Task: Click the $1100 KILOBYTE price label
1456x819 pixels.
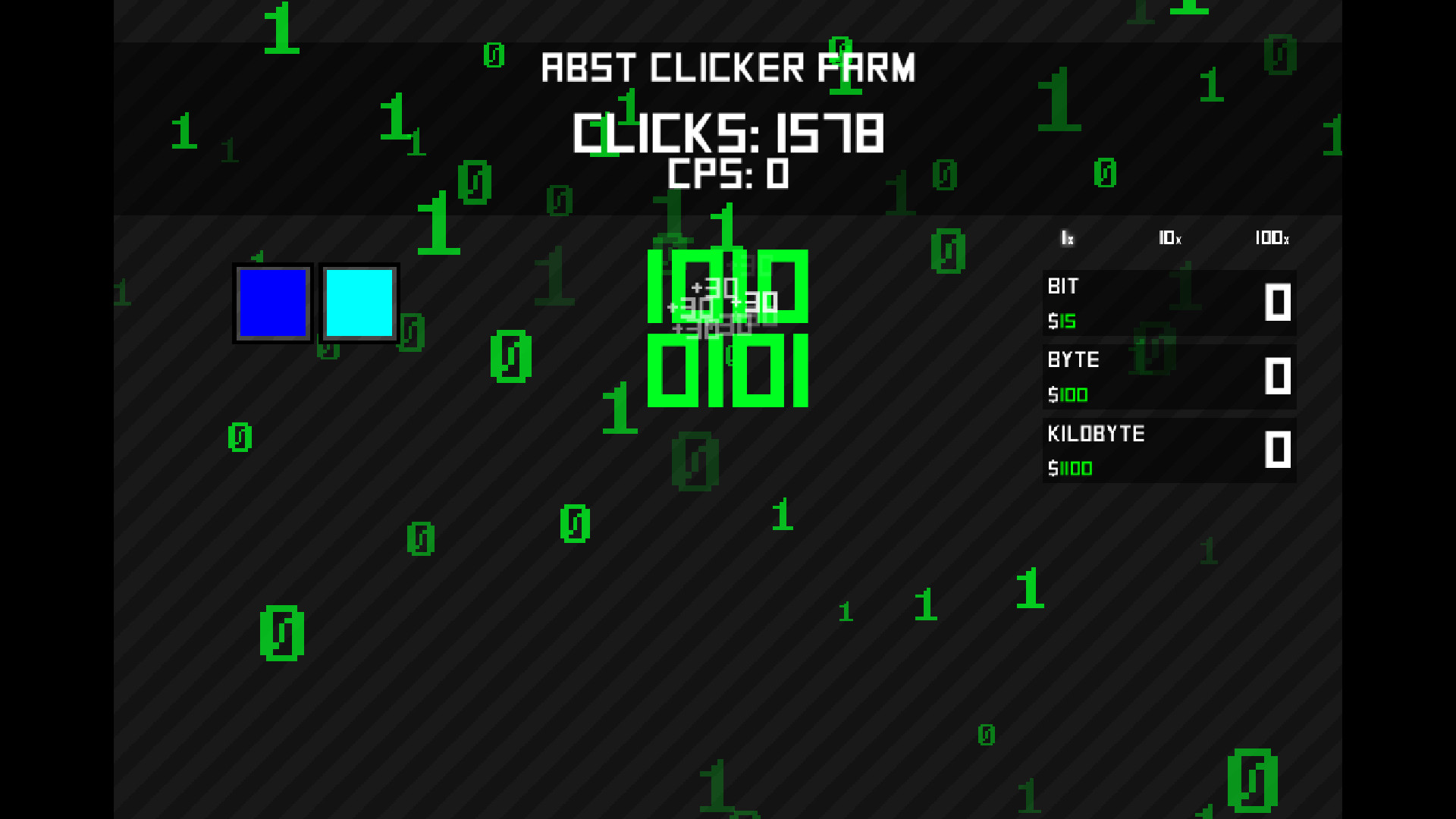Action: tap(1071, 469)
